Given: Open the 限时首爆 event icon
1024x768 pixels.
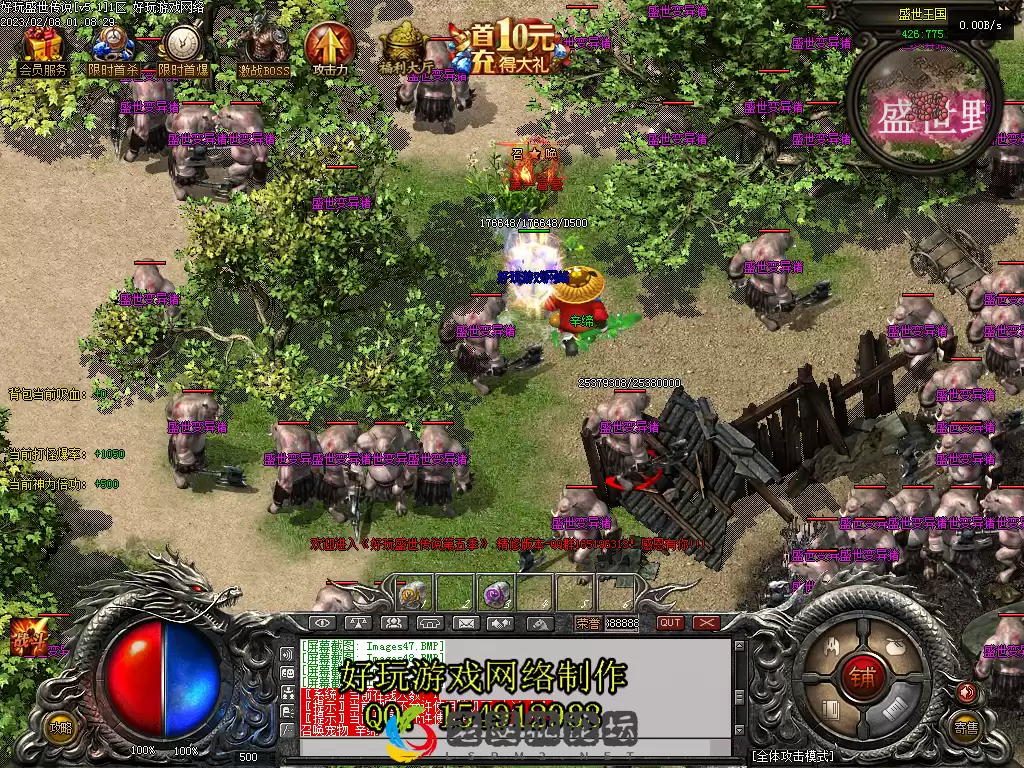Looking at the screenshot, I should coord(183,47).
